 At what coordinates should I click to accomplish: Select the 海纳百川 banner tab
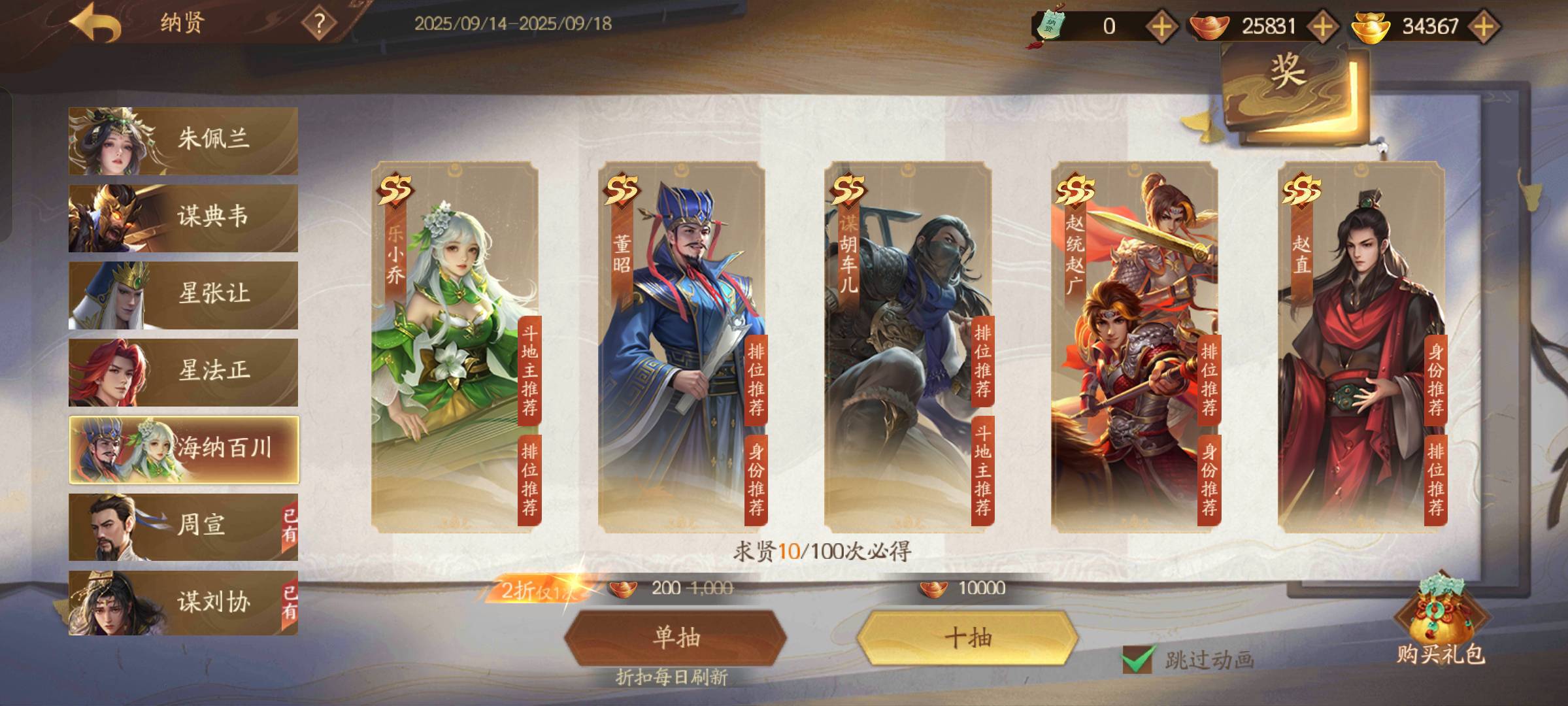point(184,449)
